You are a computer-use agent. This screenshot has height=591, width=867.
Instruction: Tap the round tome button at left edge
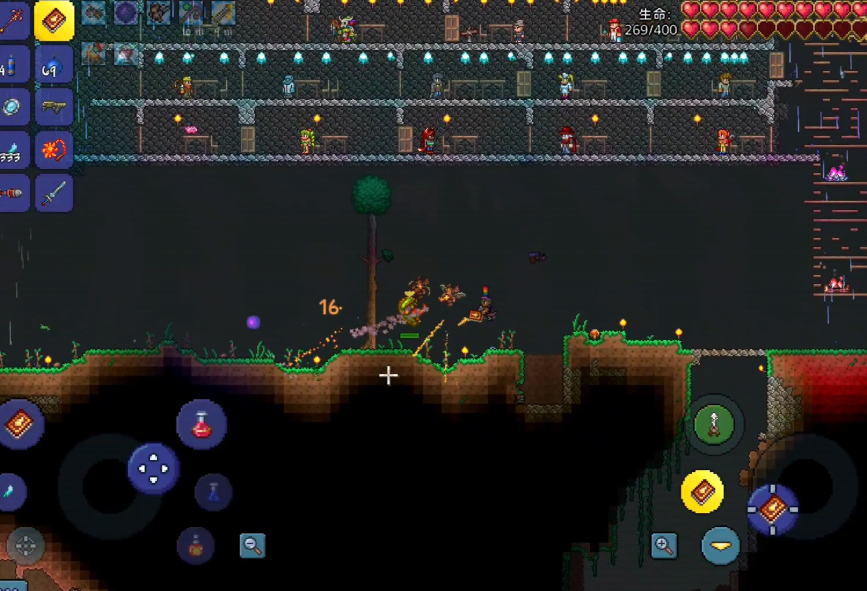pyautogui.click(x=18, y=425)
